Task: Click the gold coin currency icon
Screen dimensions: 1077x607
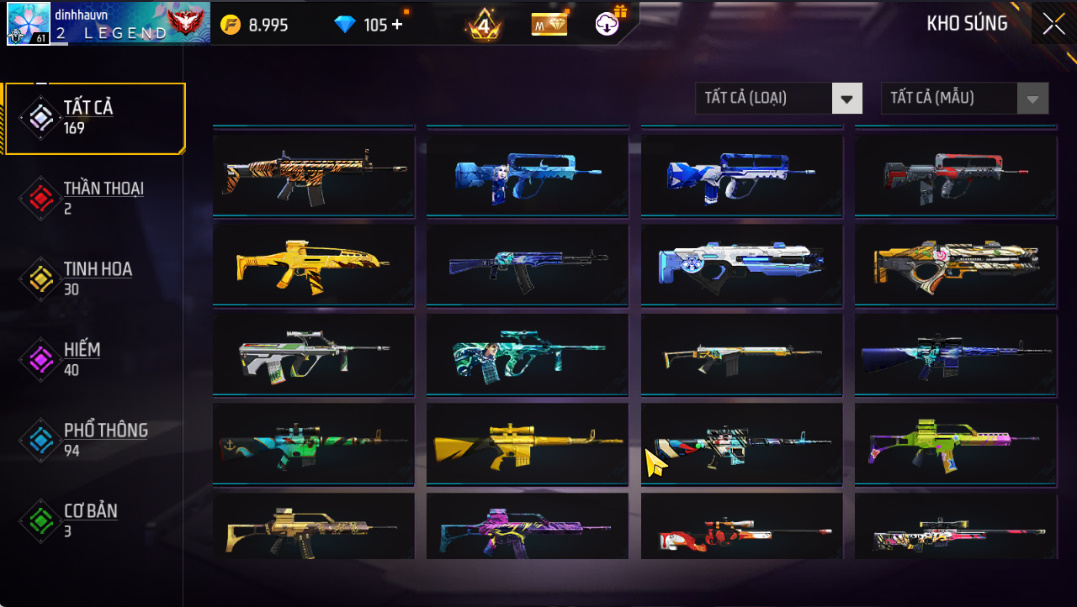Action: coord(231,25)
